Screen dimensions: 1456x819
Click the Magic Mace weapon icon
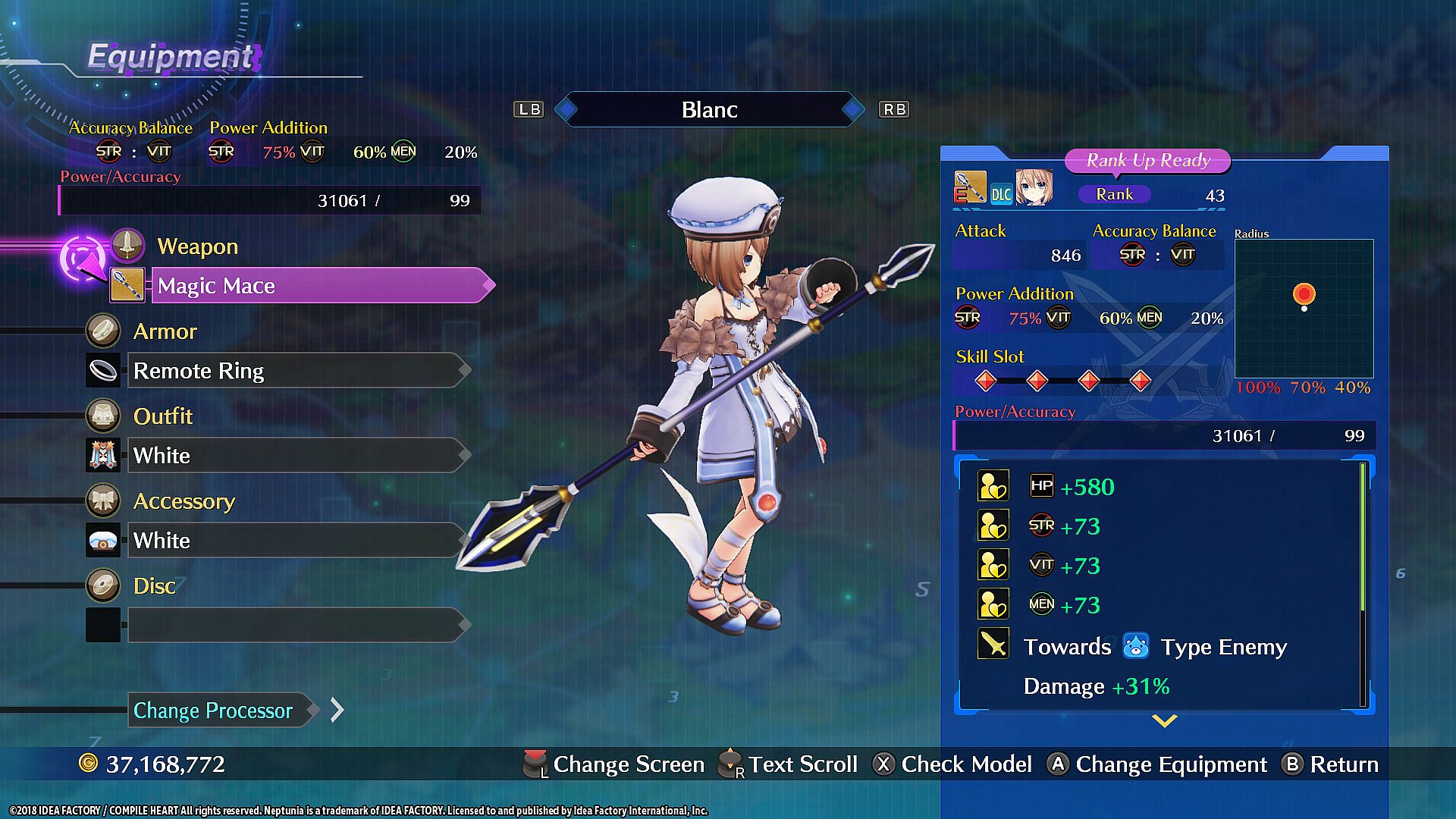127,286
